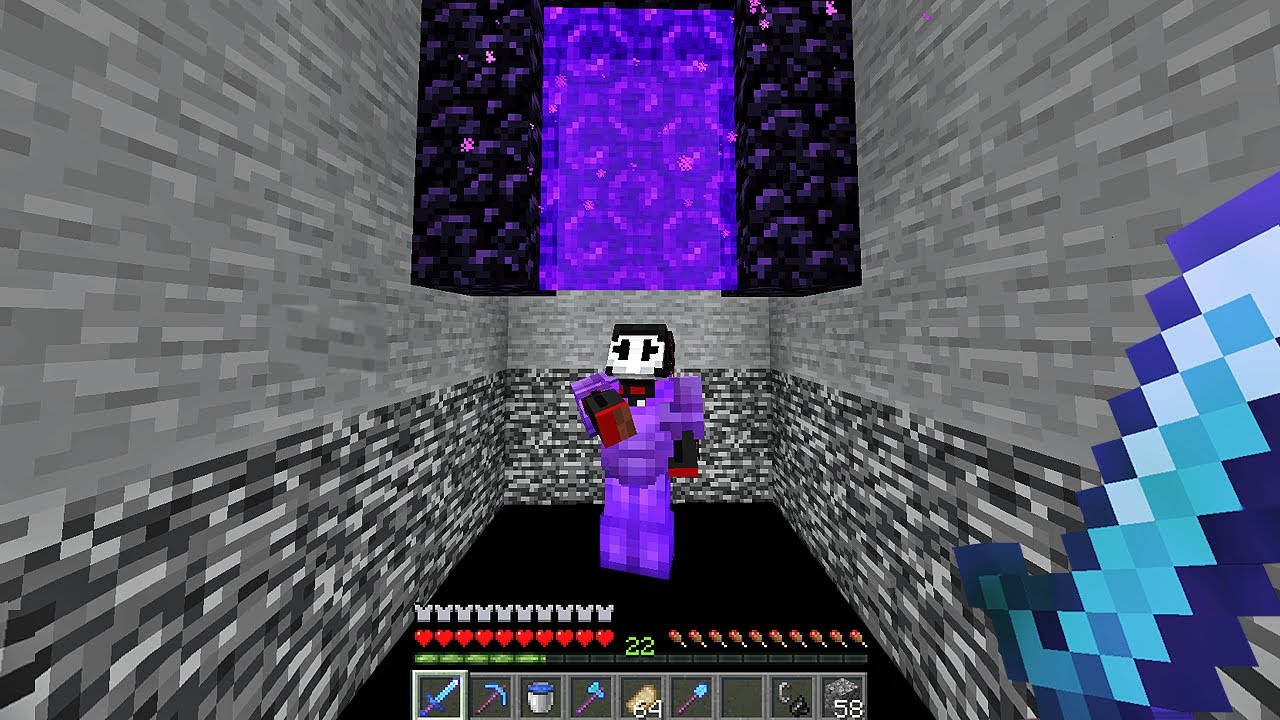Click the player's purple netherite chestplate

[640, 460]
